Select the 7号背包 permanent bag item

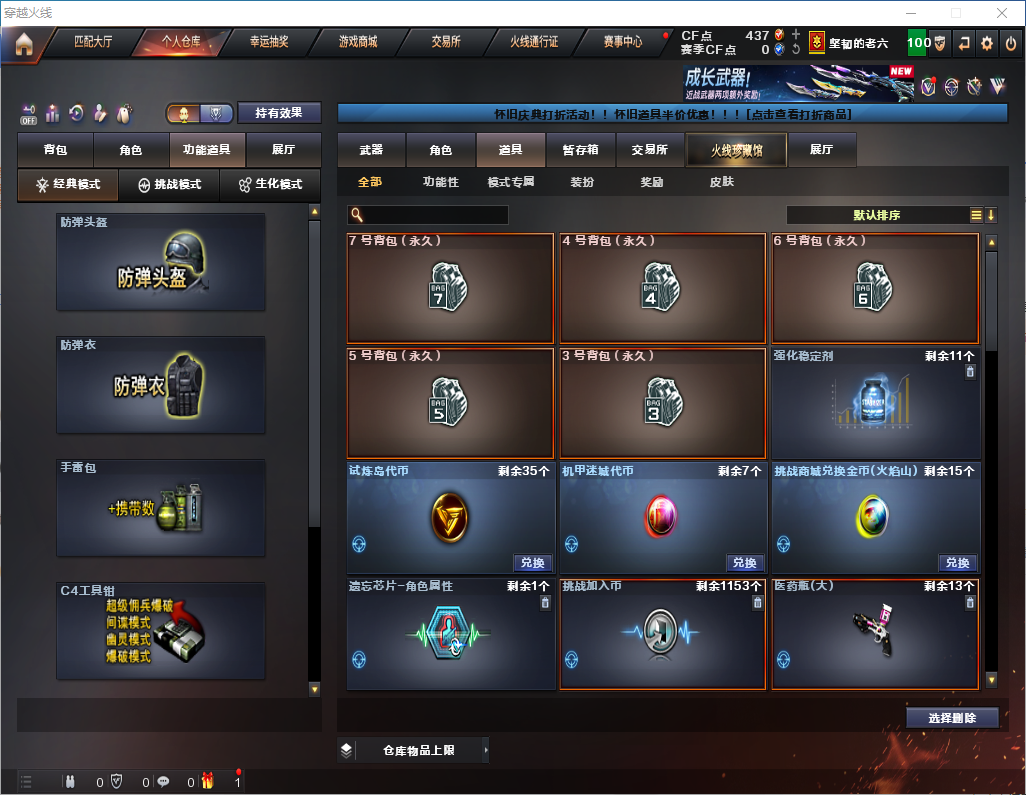(x=450, y=288)
